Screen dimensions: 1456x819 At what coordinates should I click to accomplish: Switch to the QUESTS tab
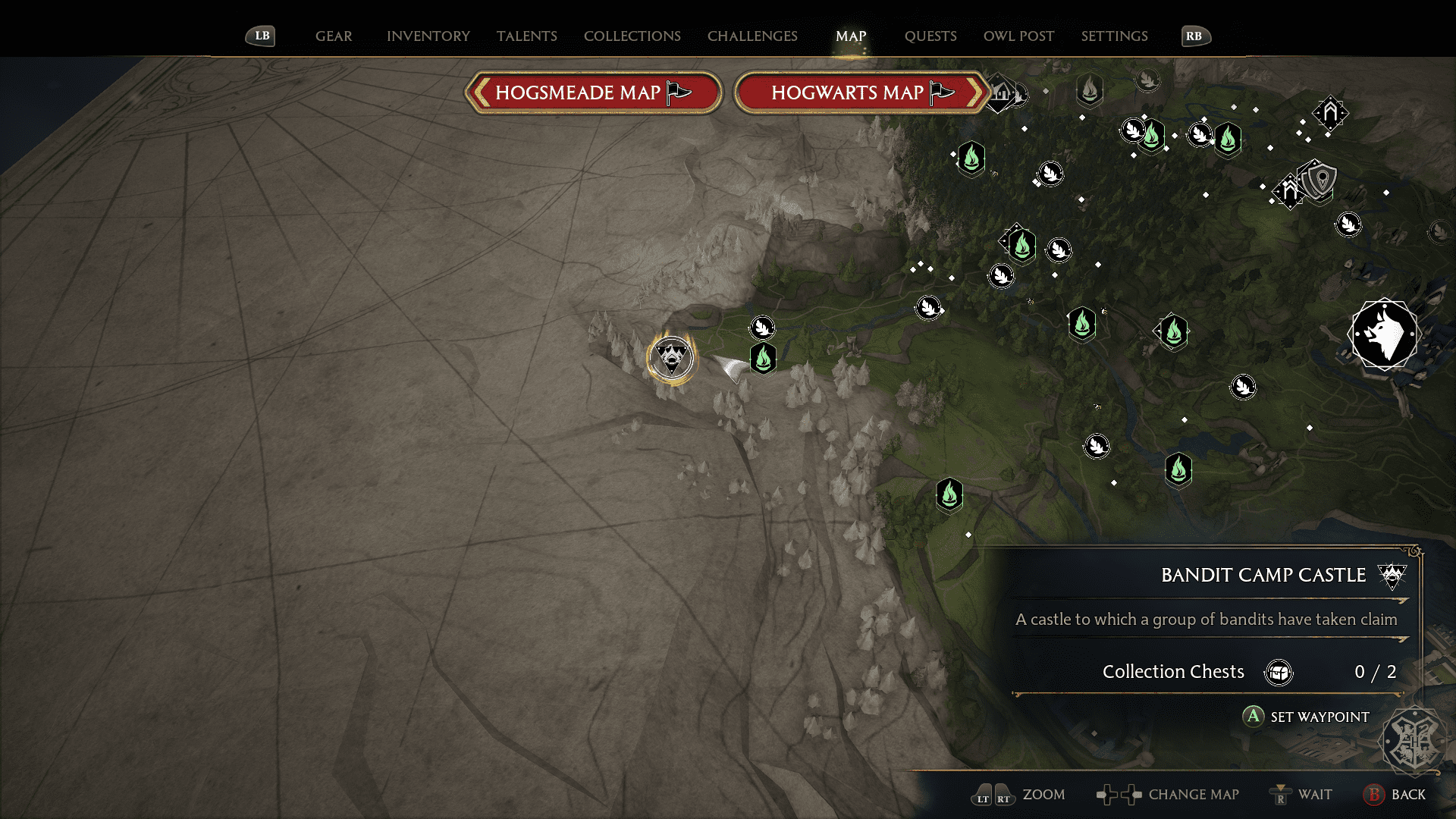point(930,36)
